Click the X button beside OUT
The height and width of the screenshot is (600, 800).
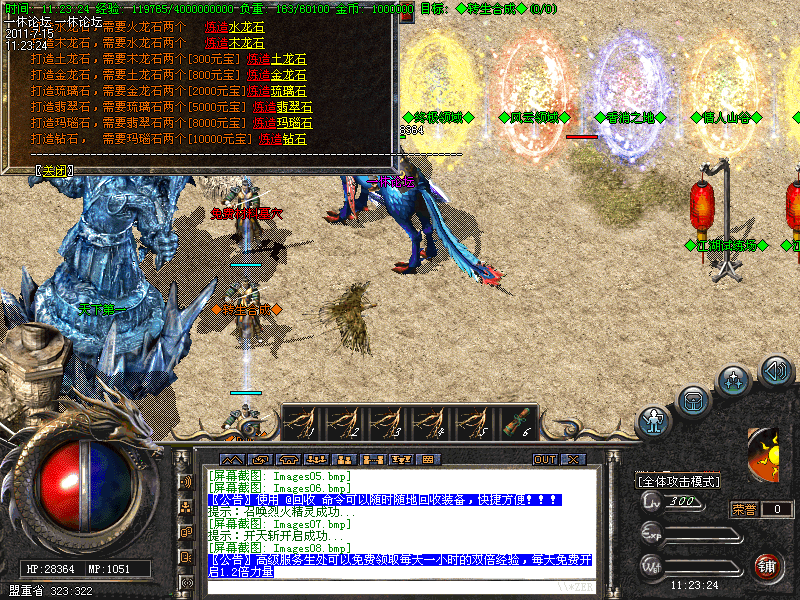[x=573, y=460]
